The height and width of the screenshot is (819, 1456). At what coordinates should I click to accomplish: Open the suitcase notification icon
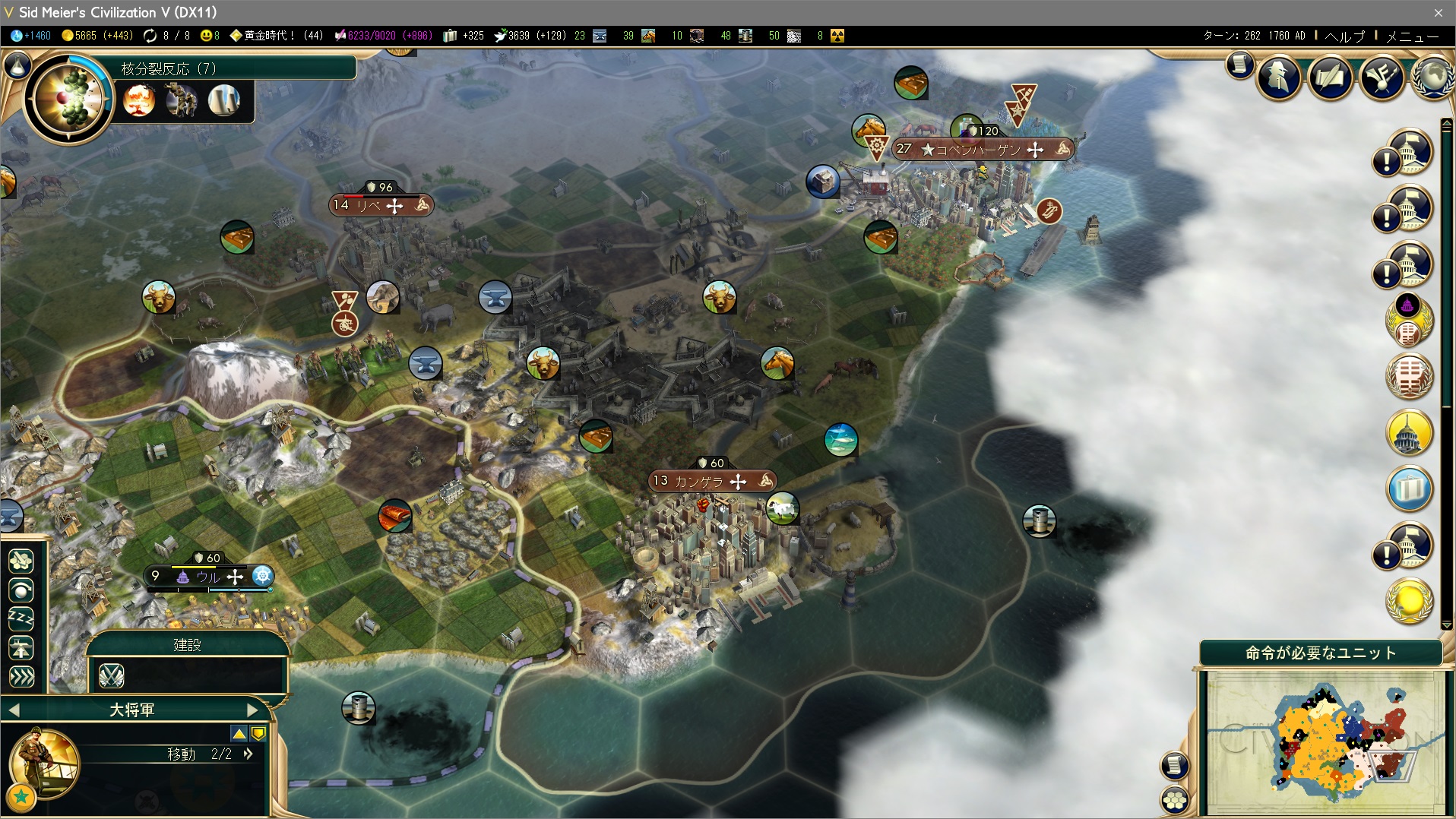(1409, 489)
